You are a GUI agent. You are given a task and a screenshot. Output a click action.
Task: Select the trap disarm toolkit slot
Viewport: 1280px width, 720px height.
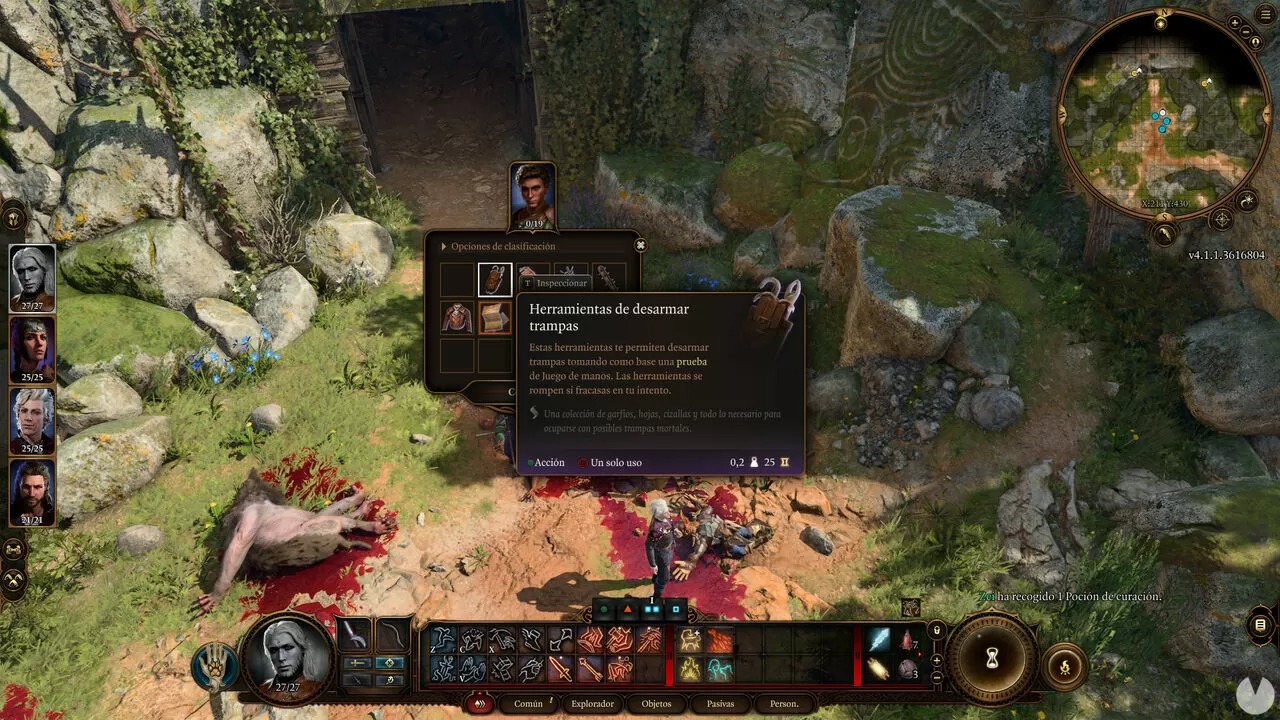pyautogui.click(x=494, y=279)
